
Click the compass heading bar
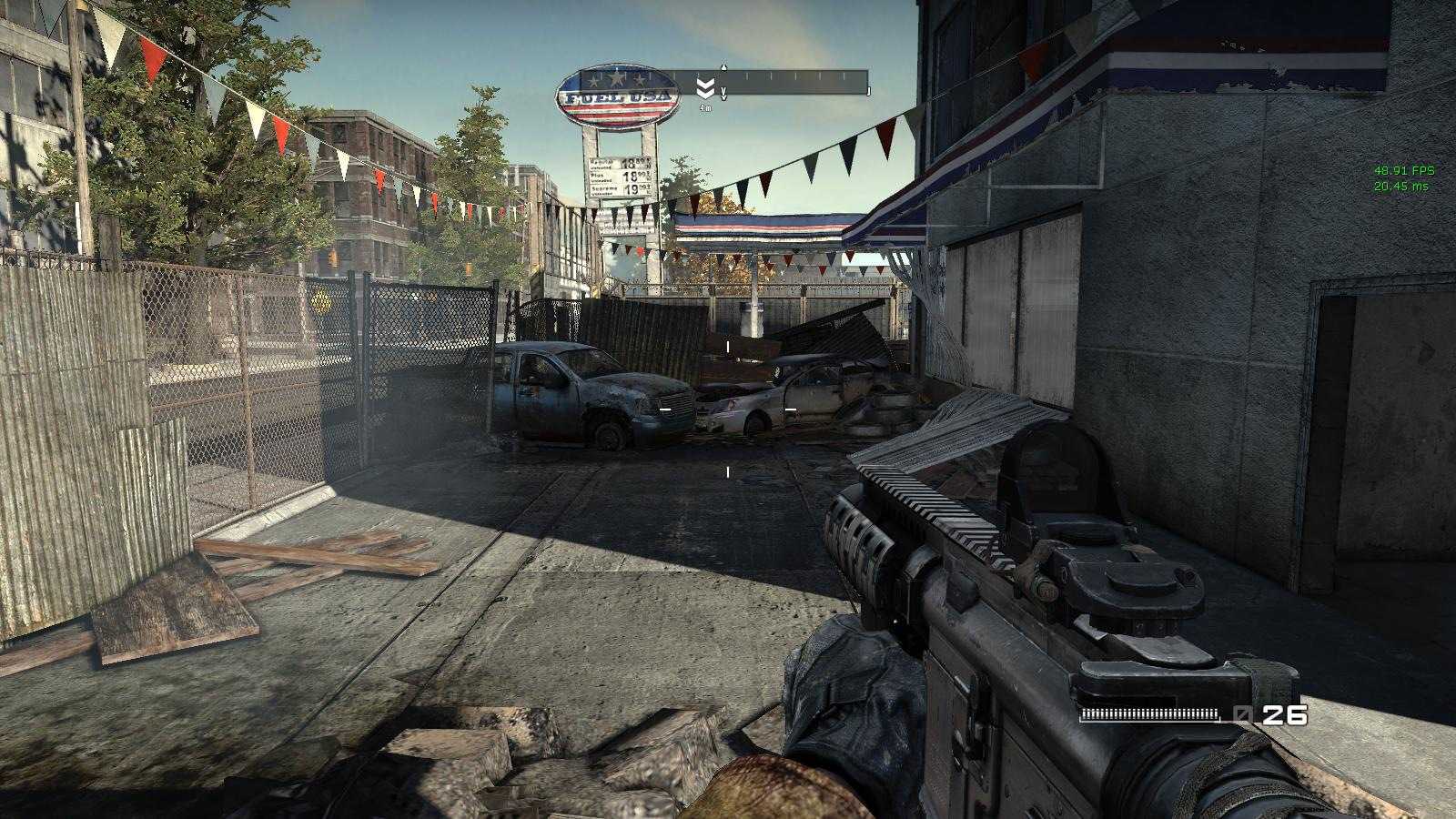point(794,83)
